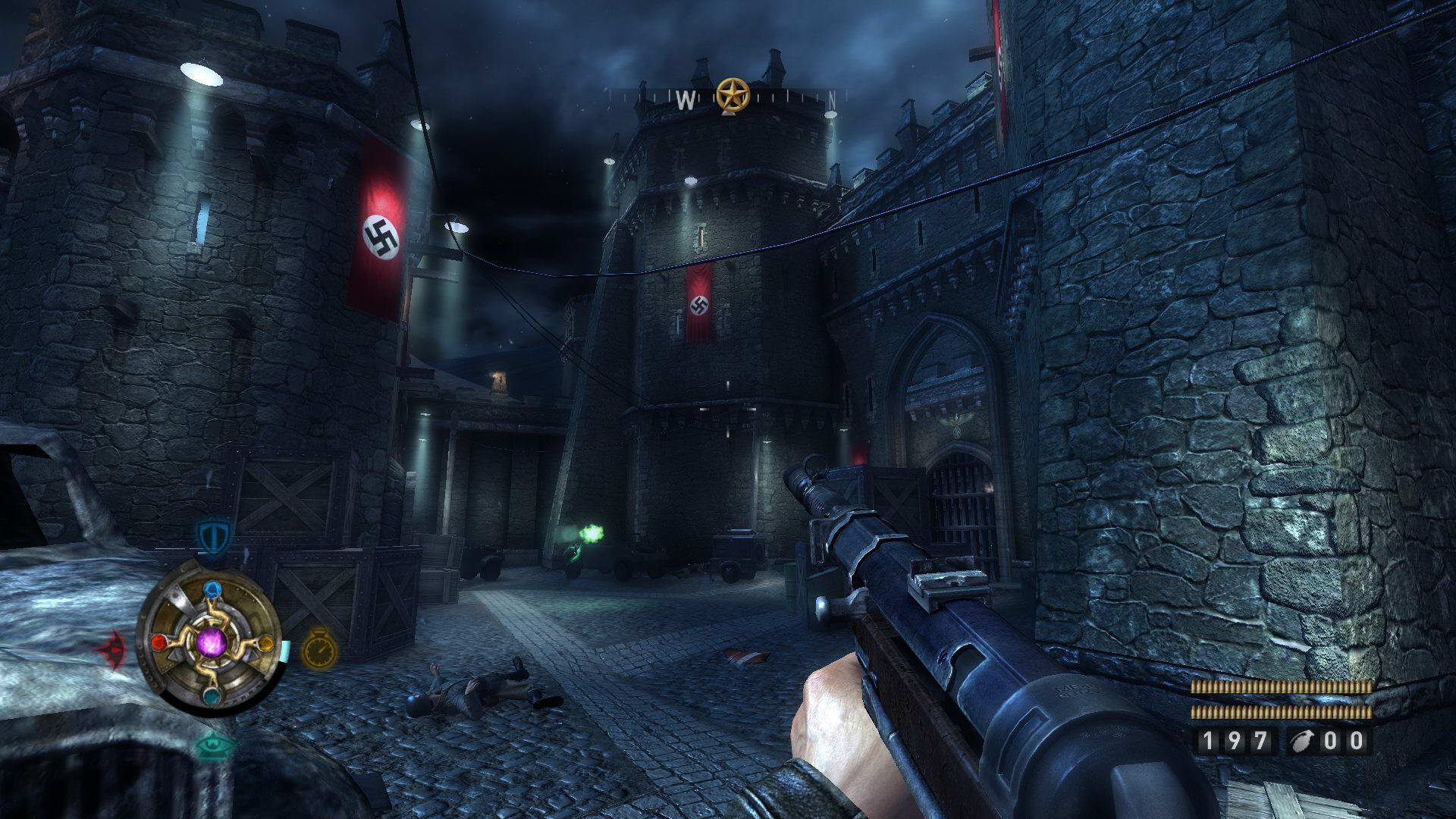Activate the red Empower veil power

click(111, 651)
